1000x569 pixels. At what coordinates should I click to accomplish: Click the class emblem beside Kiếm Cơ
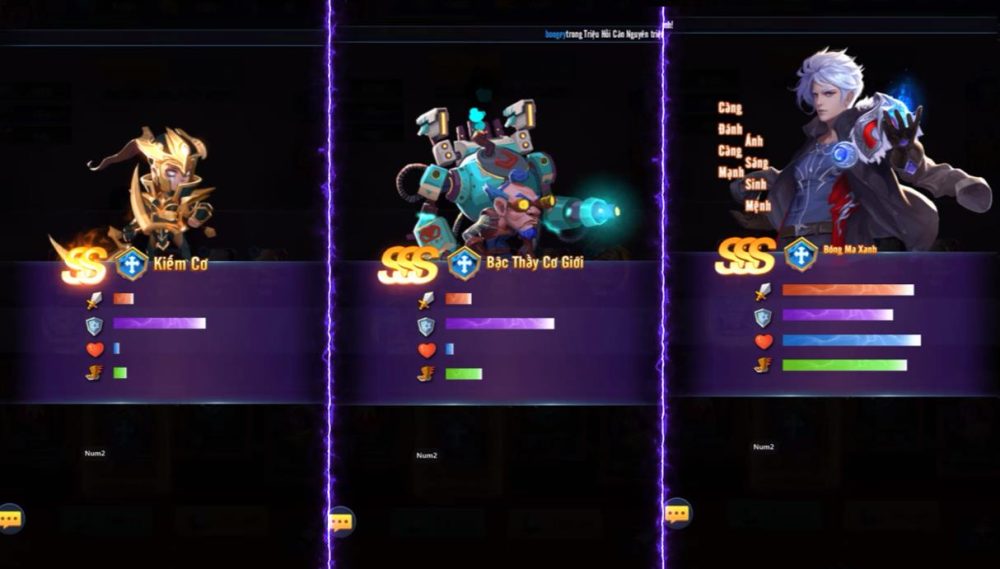coord(132,264)
